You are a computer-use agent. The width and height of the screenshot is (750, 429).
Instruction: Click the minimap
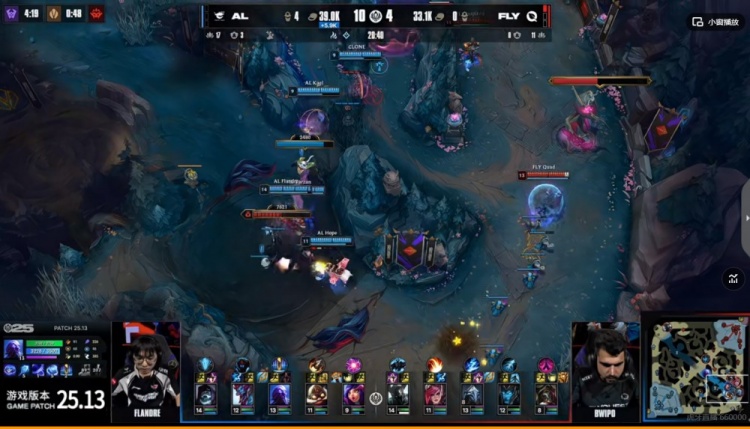694,367
